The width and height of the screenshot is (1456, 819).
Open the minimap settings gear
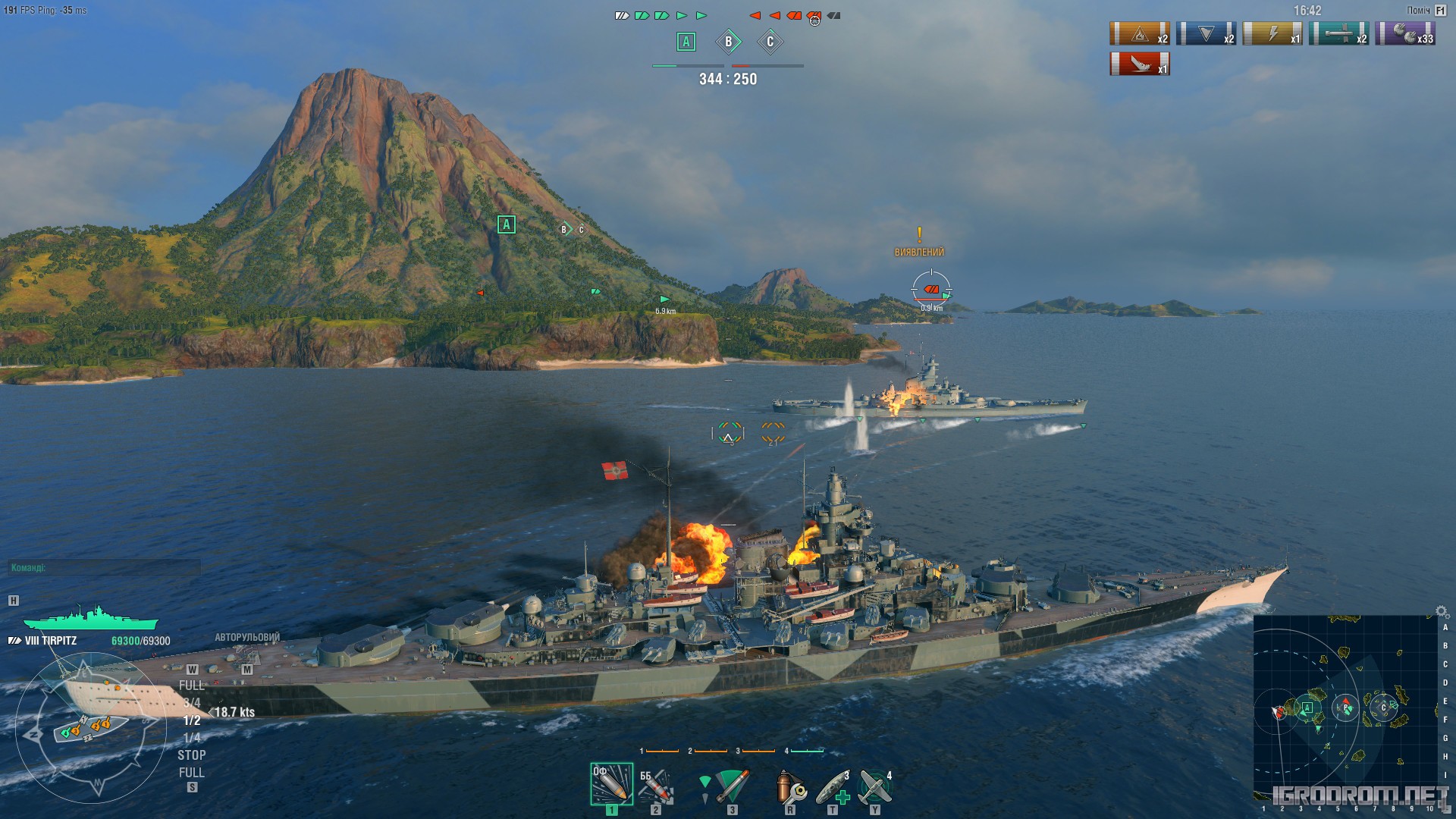click(1442, 611)
